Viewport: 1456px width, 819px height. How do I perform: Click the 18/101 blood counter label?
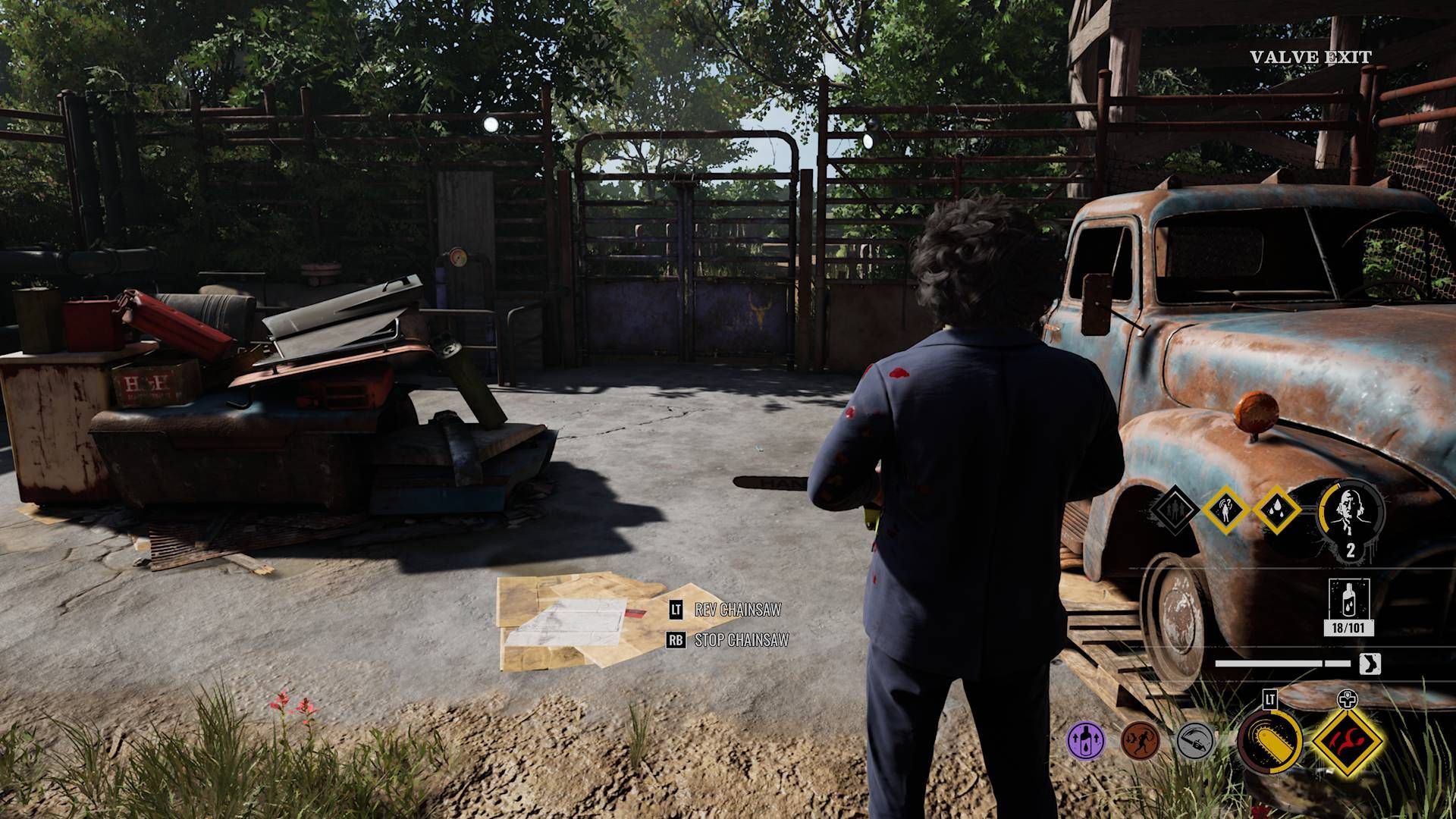point(1348,627)
